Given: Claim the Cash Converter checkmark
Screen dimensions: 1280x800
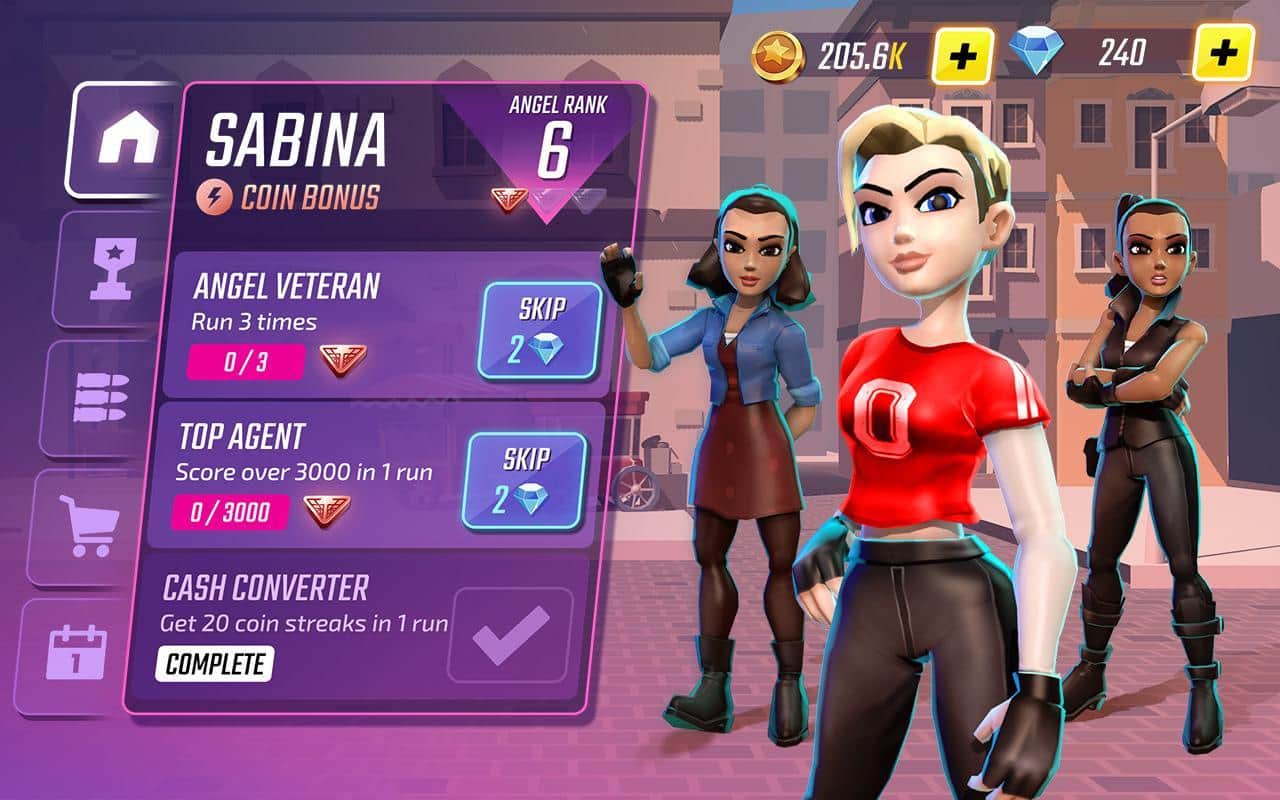Looking at the screenshot, I should point(511,635).
